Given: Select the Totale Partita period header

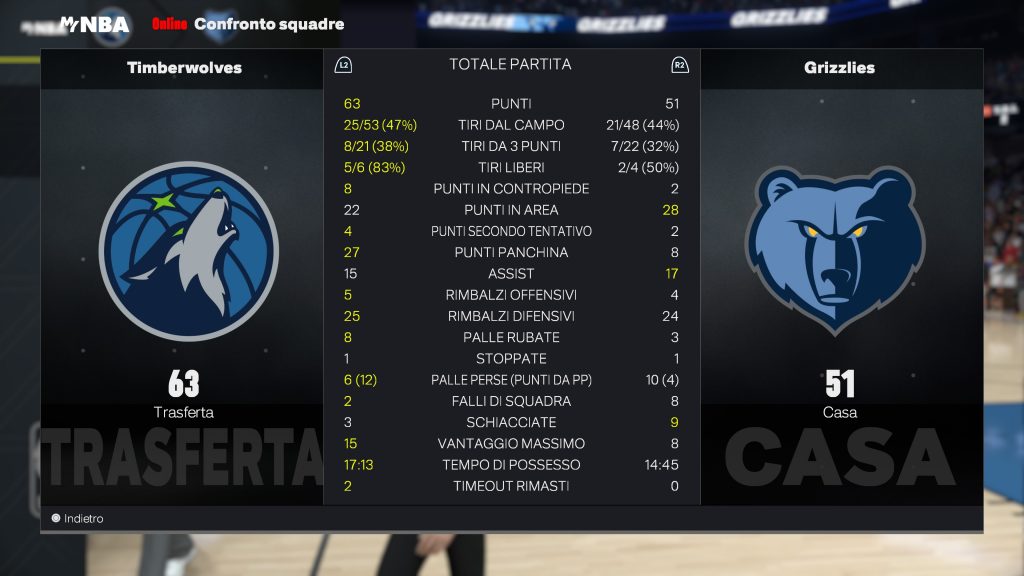Looking at the screenshot, I should pyautogui.click(x=510, y=65).
